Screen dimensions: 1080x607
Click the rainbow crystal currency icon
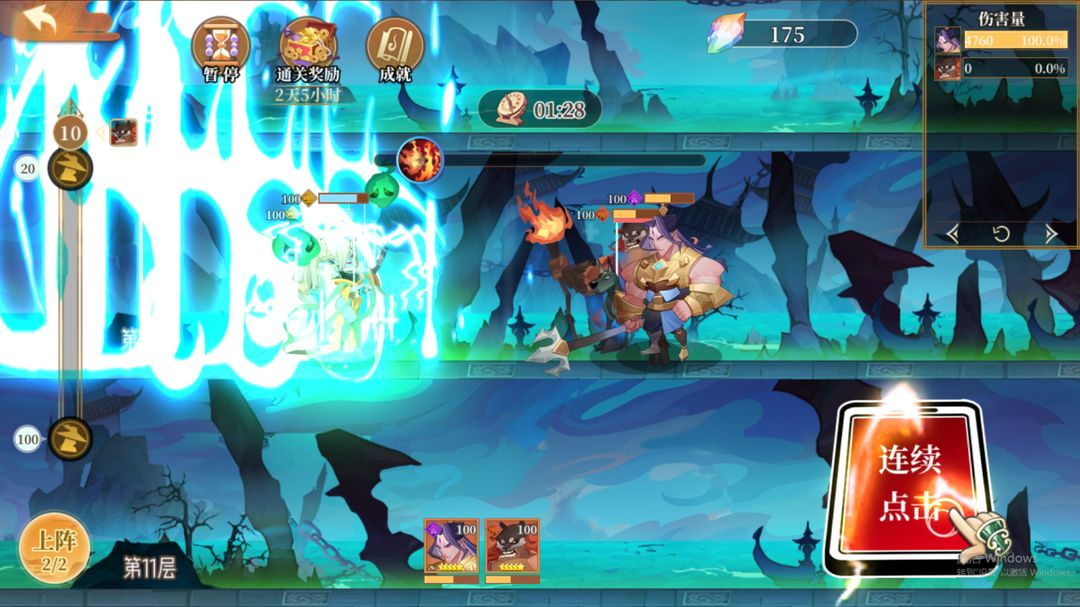[x=725, y=34]
